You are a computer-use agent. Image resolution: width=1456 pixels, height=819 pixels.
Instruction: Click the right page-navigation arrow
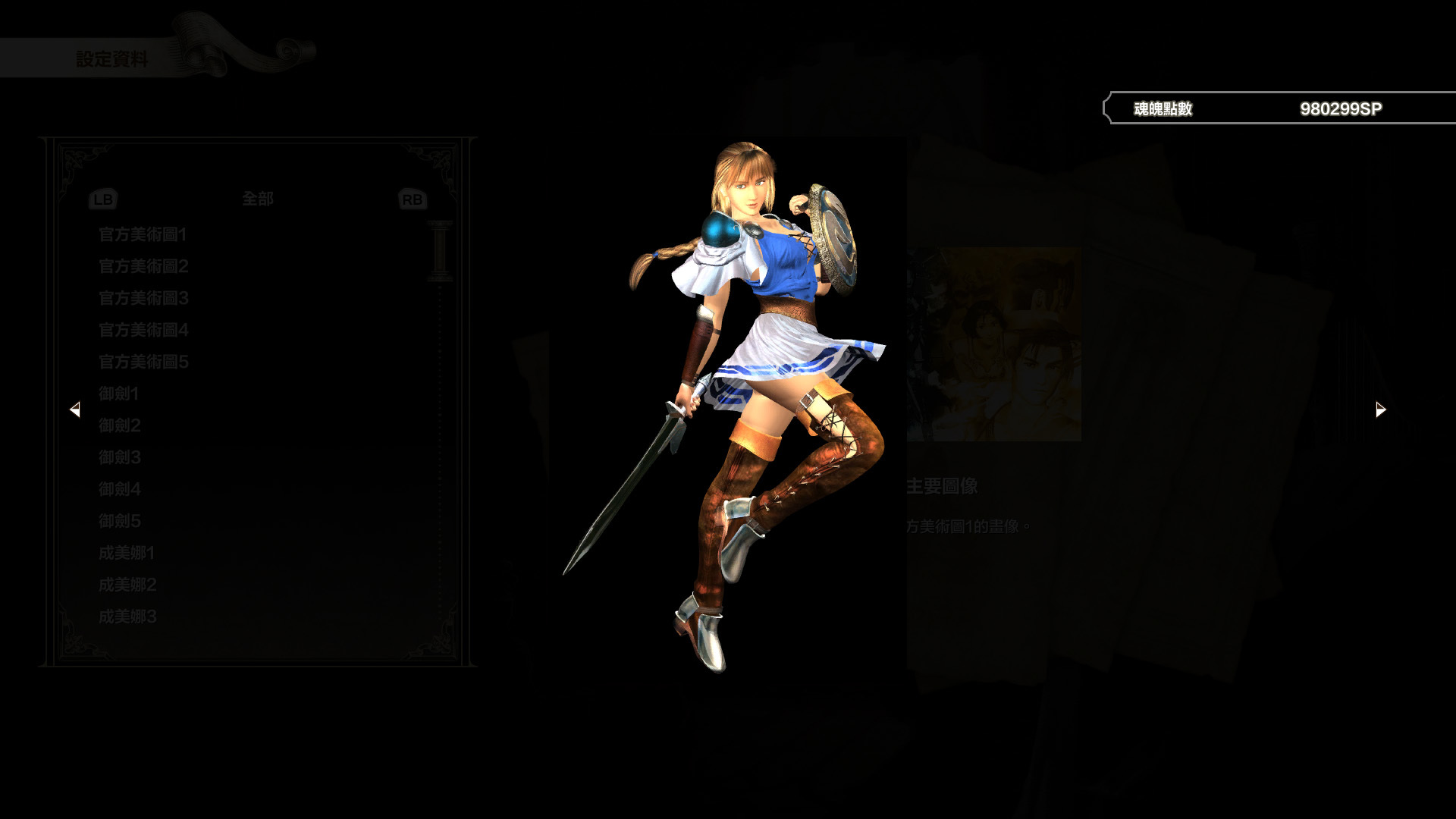1379,409
